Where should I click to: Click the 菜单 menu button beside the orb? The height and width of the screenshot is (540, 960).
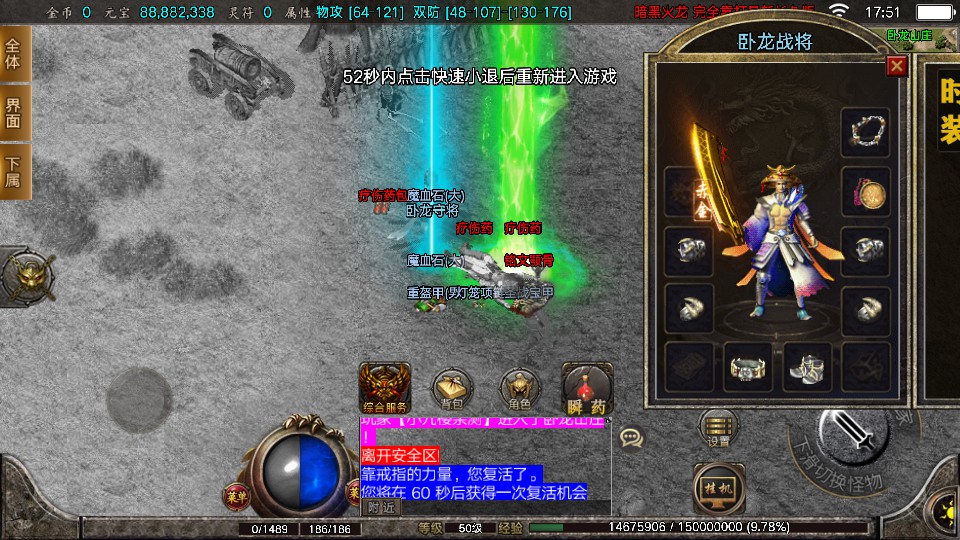click(236, 493)
